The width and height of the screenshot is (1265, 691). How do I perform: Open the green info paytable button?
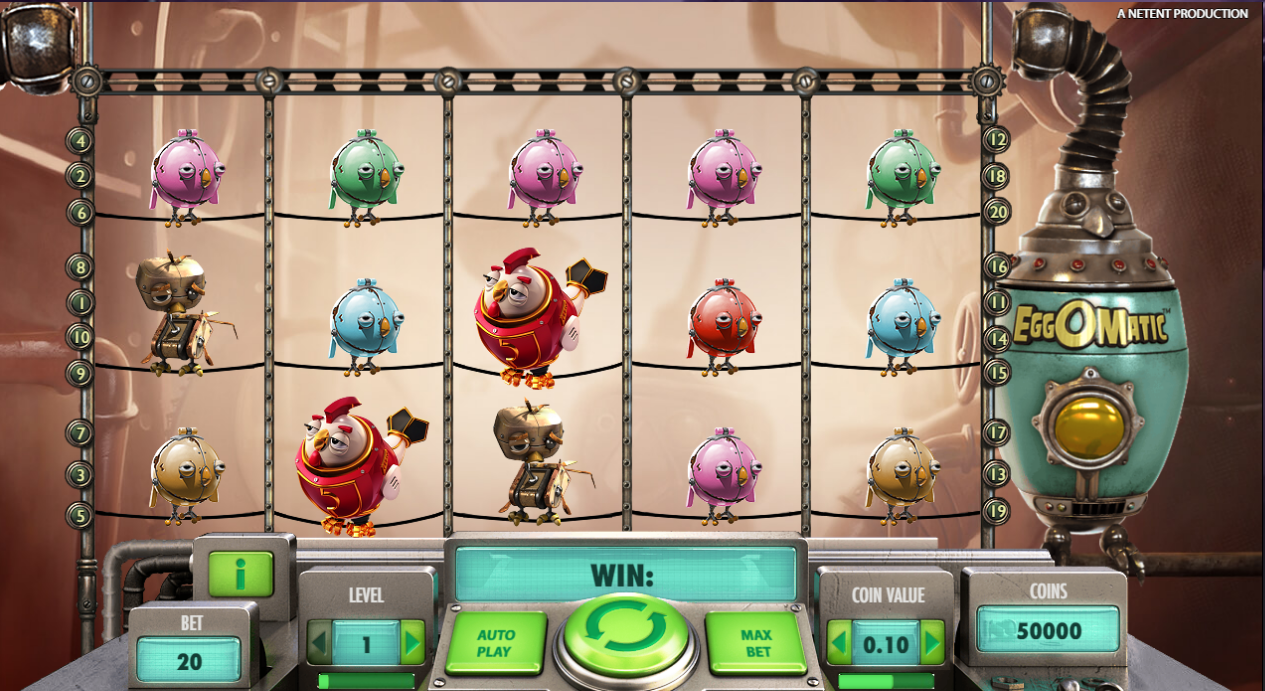[x=240, y=574]
